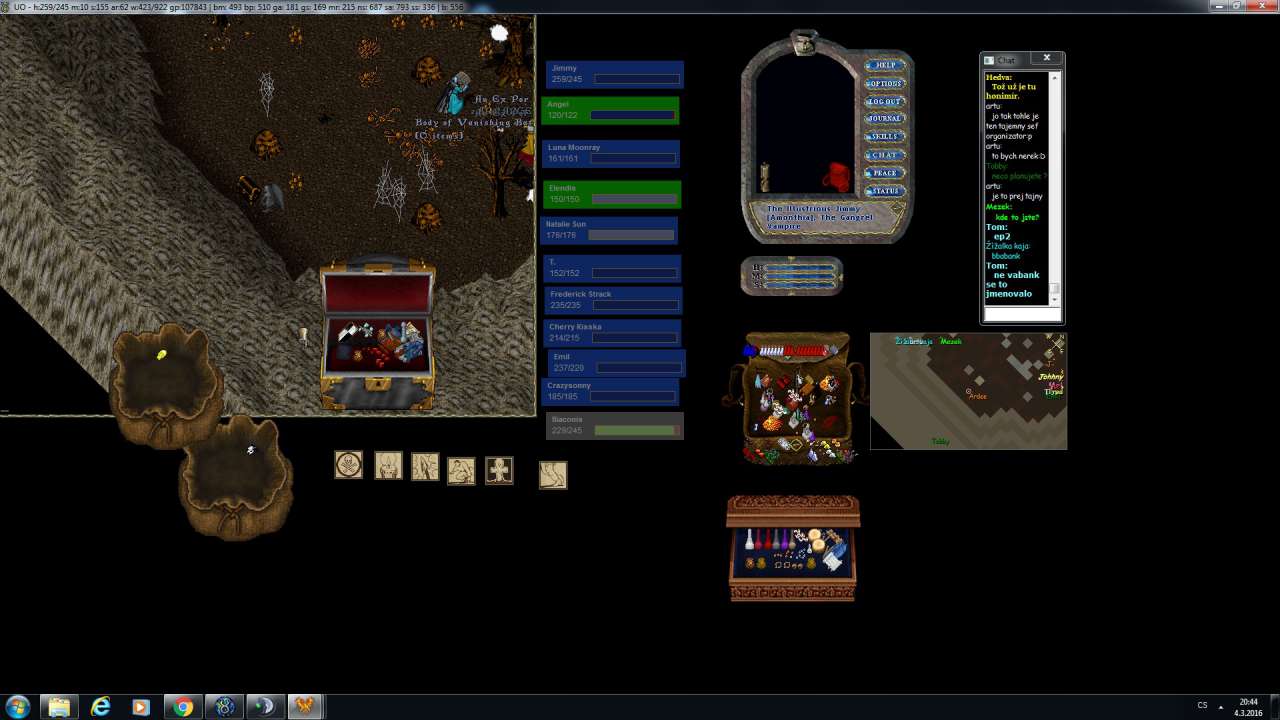1280x720 pixels.
Task: Toggle the Peace combat mode button
Action: [x=885, y=173]
